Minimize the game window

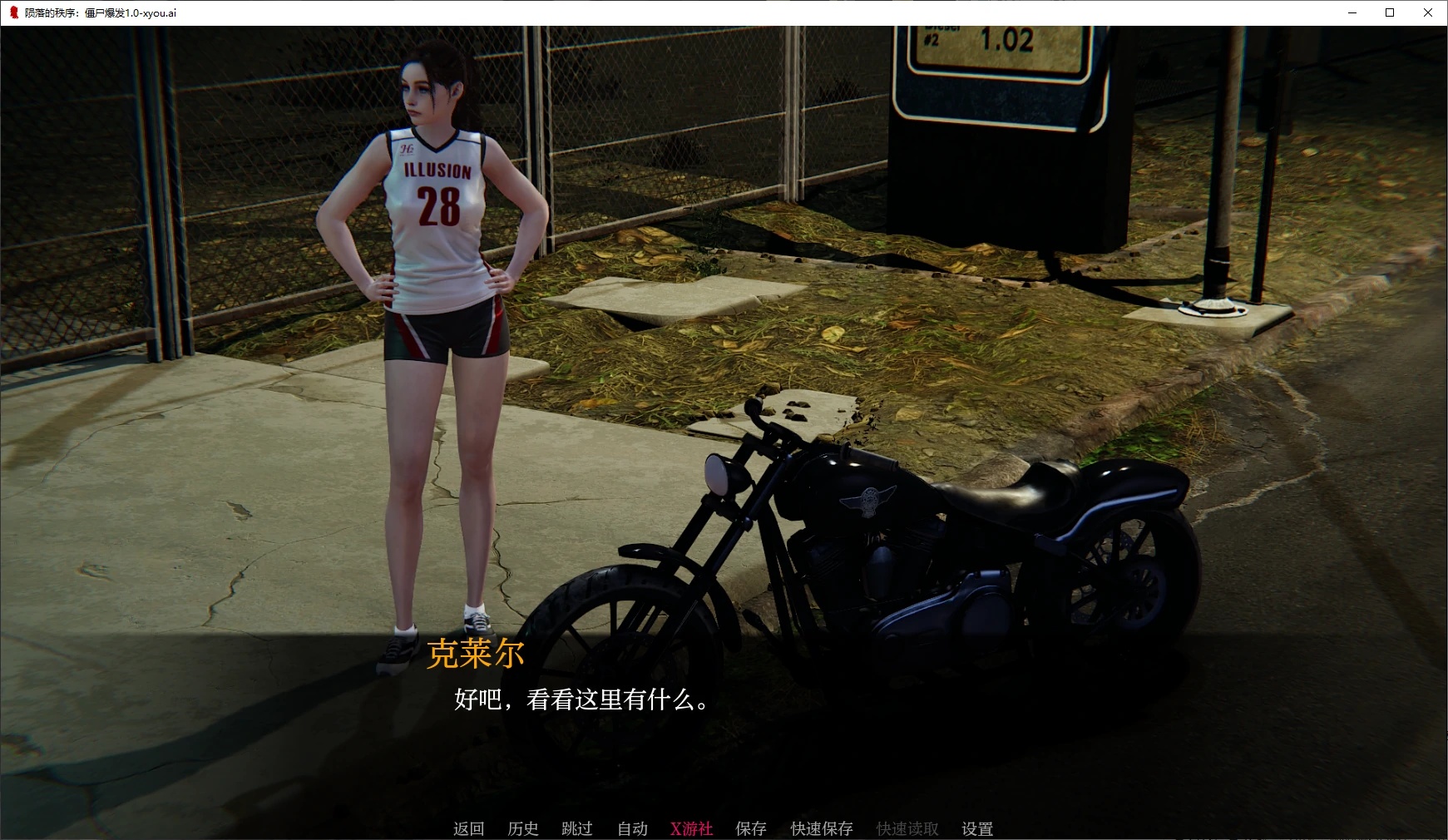(1352, 12)
